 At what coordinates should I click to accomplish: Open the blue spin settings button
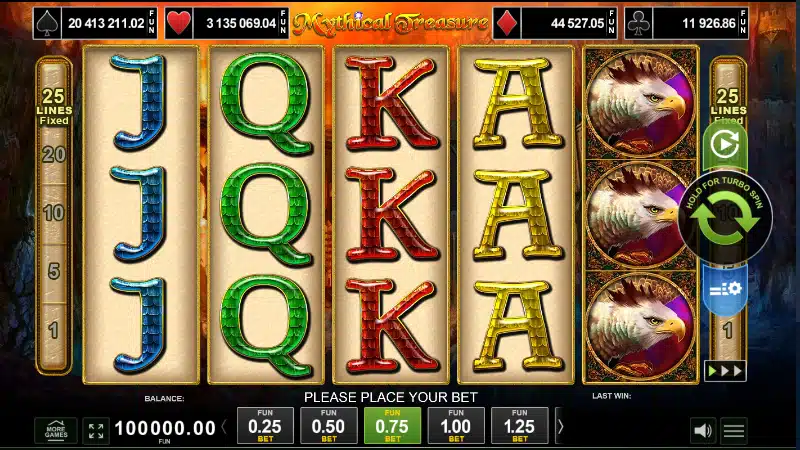pyautogui.click(x=725, y=288)
